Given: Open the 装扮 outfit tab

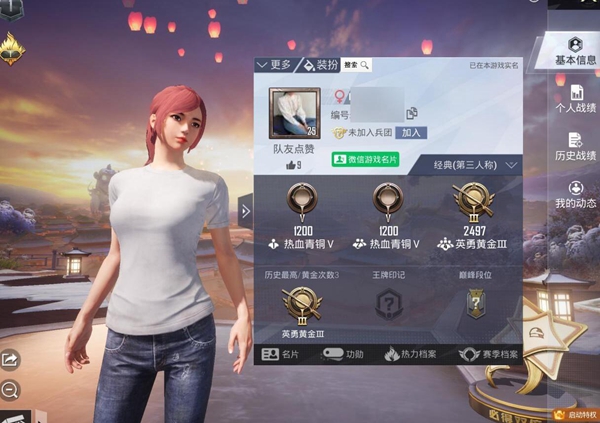Looking at the screenshot, I should (320, 65).
